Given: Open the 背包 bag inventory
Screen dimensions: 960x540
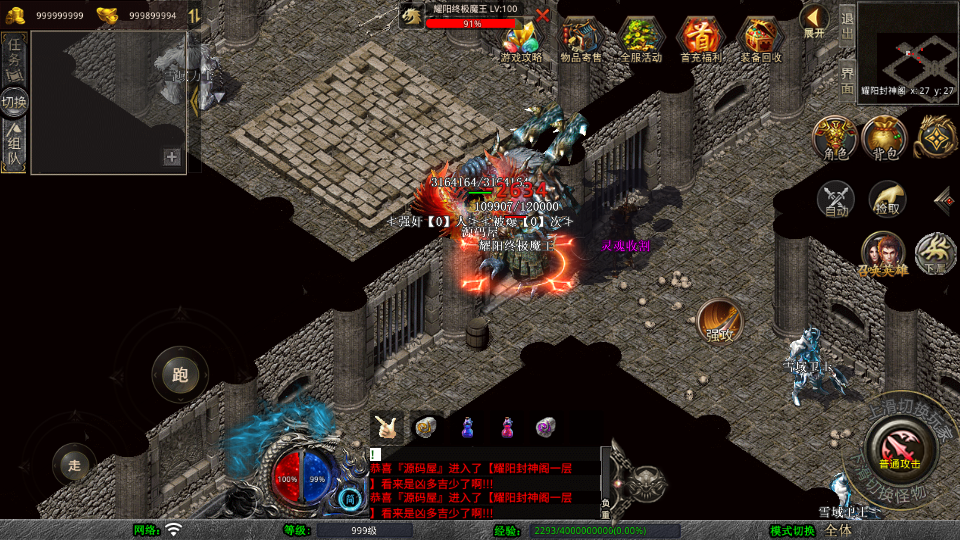Looking at the screenshot, I should click(885, 138).
